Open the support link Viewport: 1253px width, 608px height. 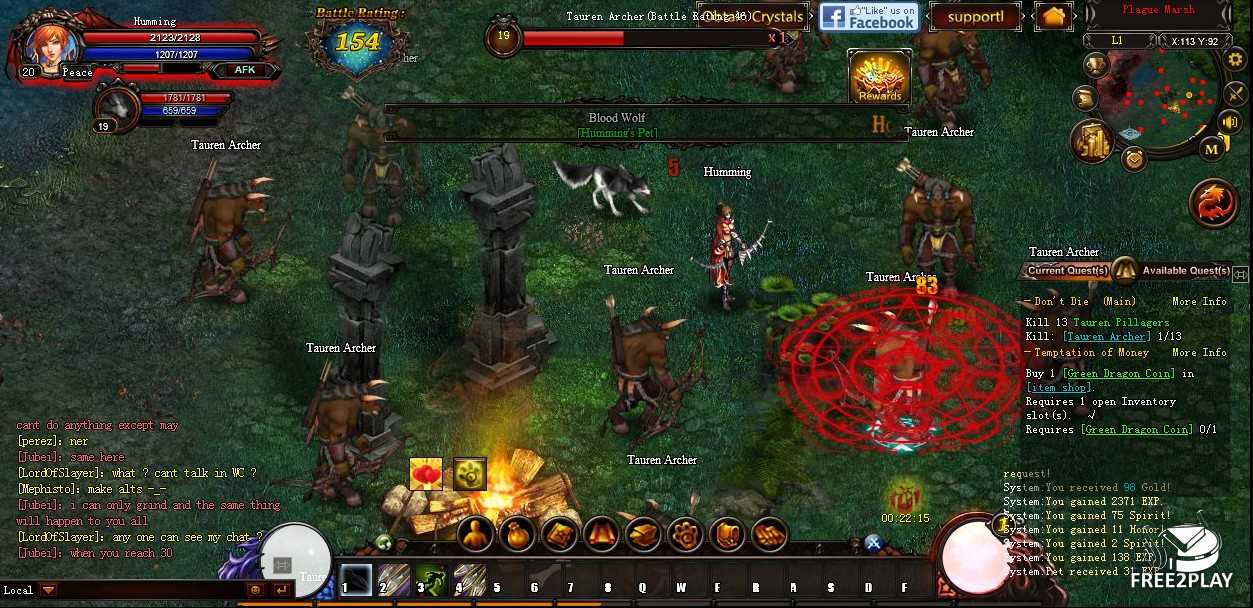[x=974, y=17]
